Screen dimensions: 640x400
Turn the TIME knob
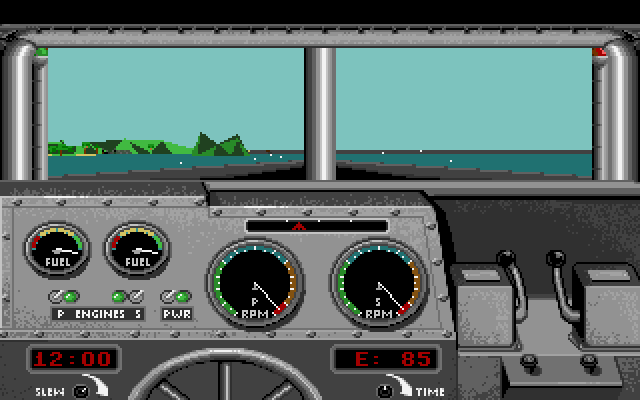tap(386, 390)
